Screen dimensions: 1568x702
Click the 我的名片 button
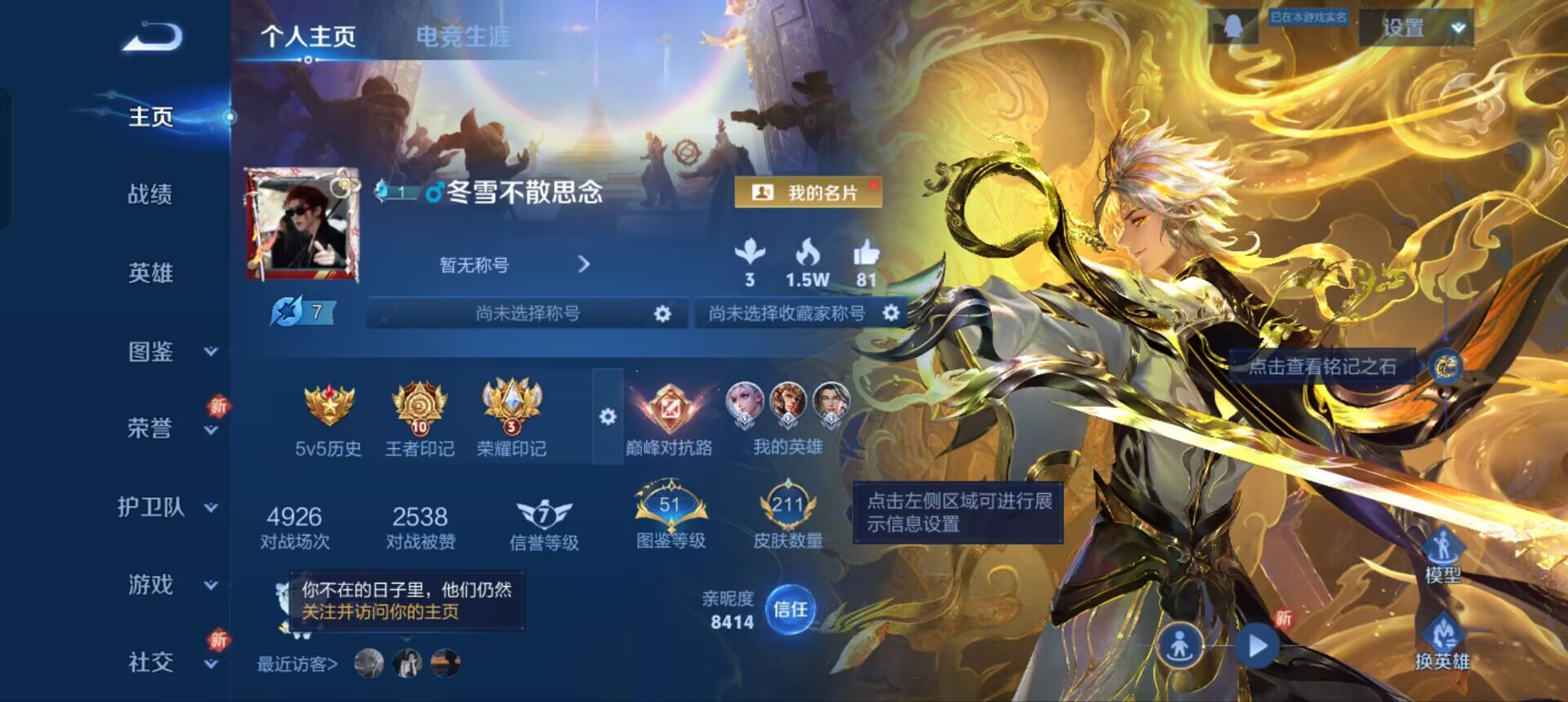click(x=807, y=191)
